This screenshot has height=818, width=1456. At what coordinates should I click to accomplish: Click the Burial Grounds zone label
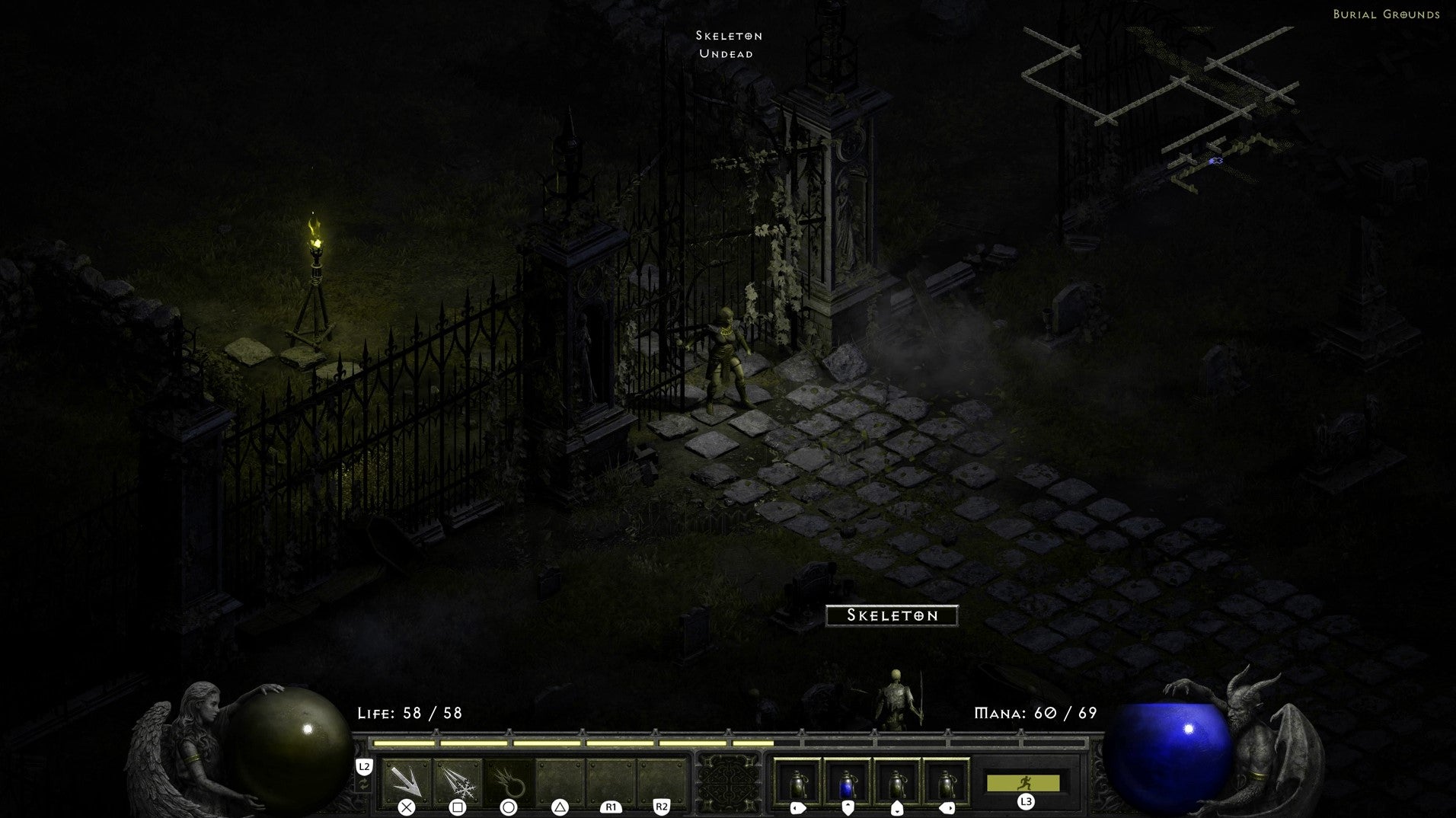click(x=1386, y=14)
